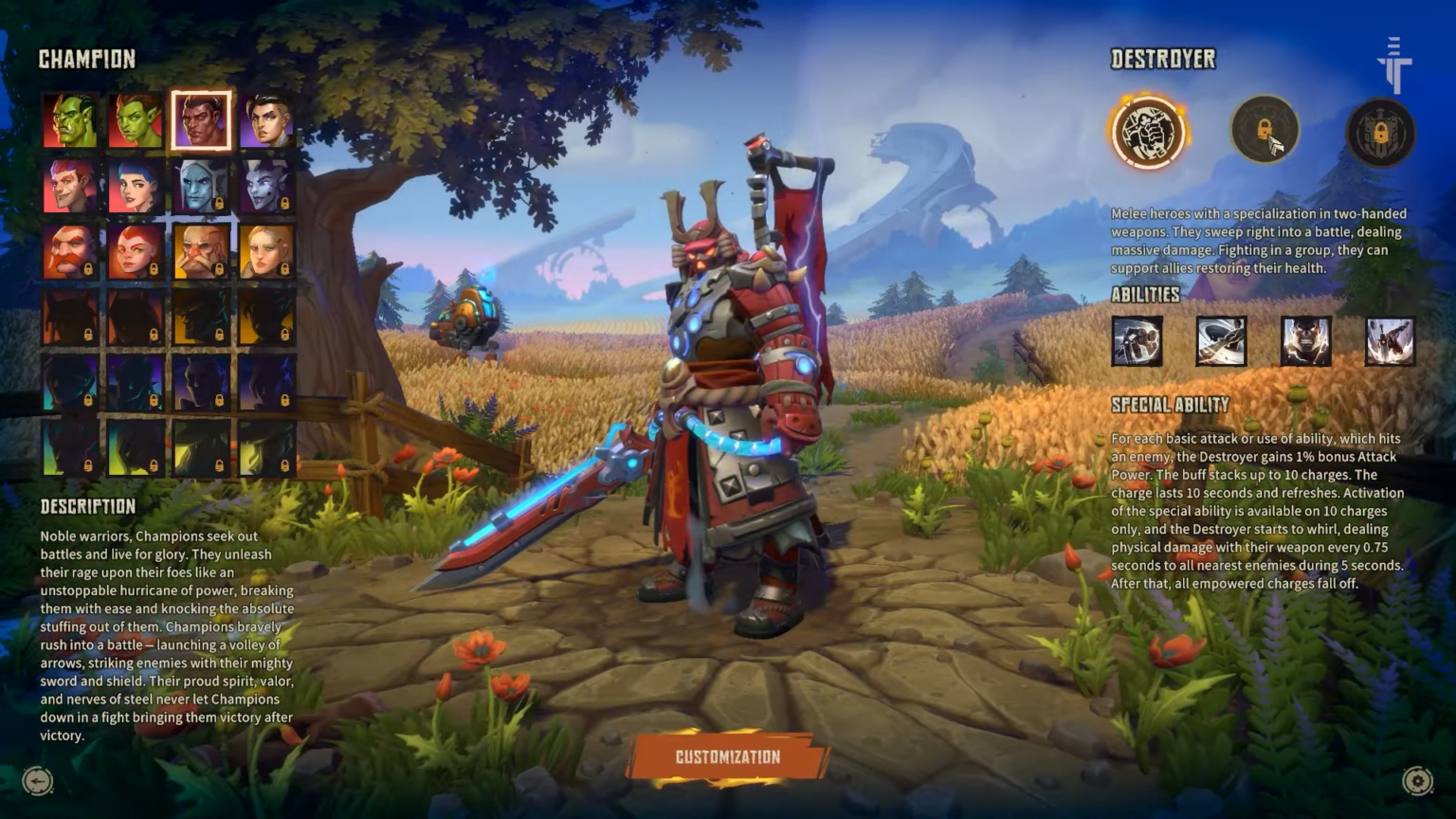The height and width of the screenshot is (819, 1456).
Task: Click the whirlwind slash ability icon
Action: pos(1220,340)
